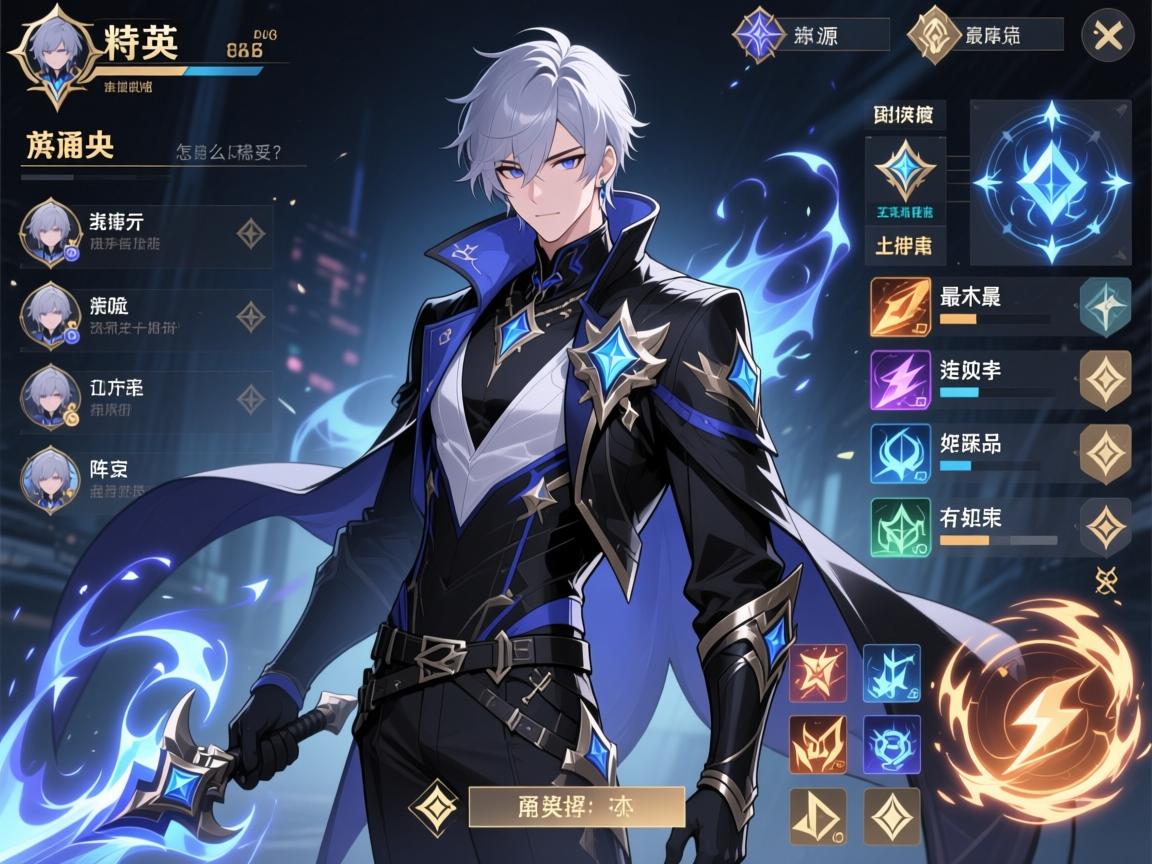
Task: Select the red spiky star ability icon
Action: coord(818,672)
